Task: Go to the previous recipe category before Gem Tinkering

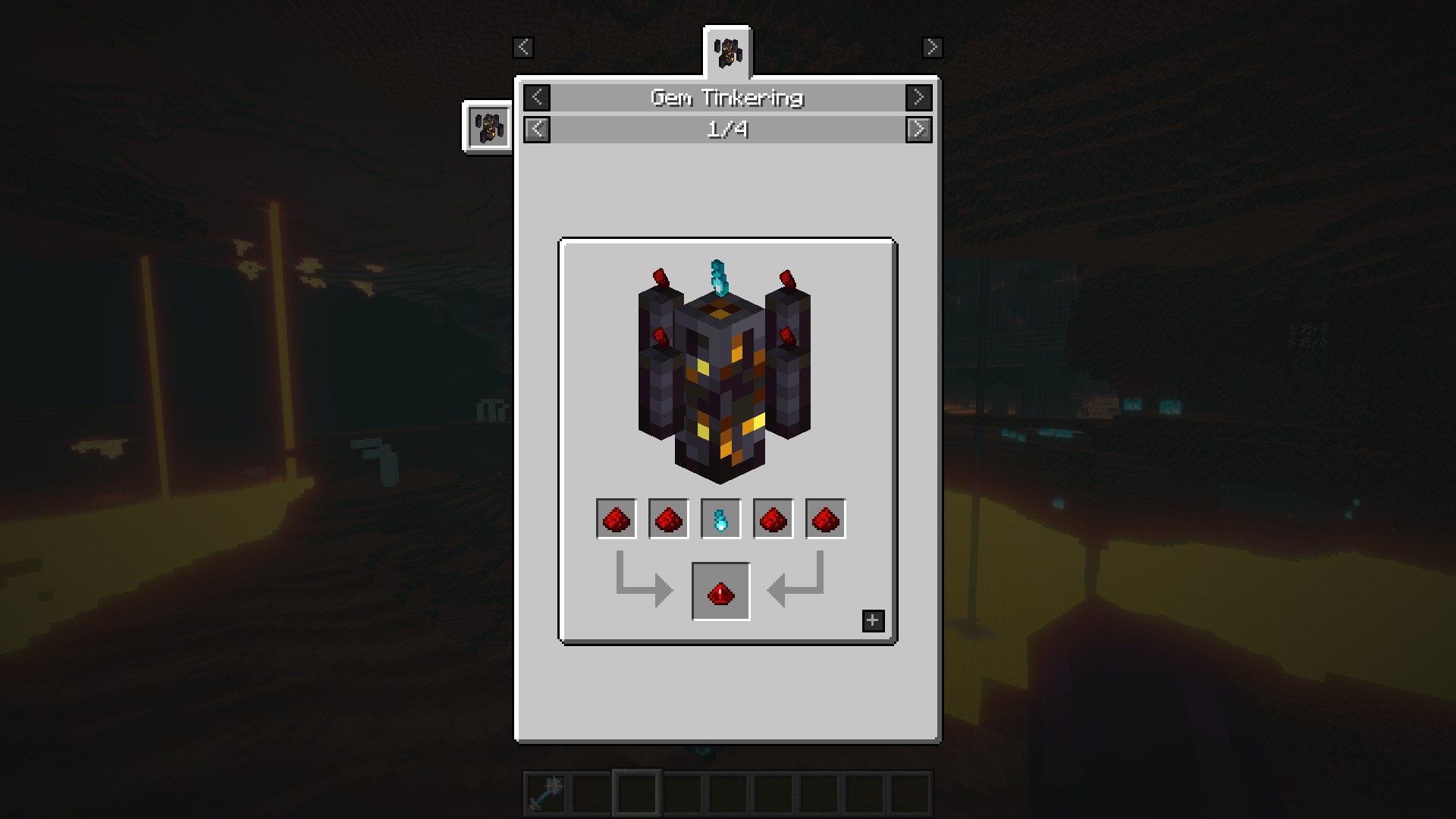Action: pyautogui.click(x=537, y=97)
